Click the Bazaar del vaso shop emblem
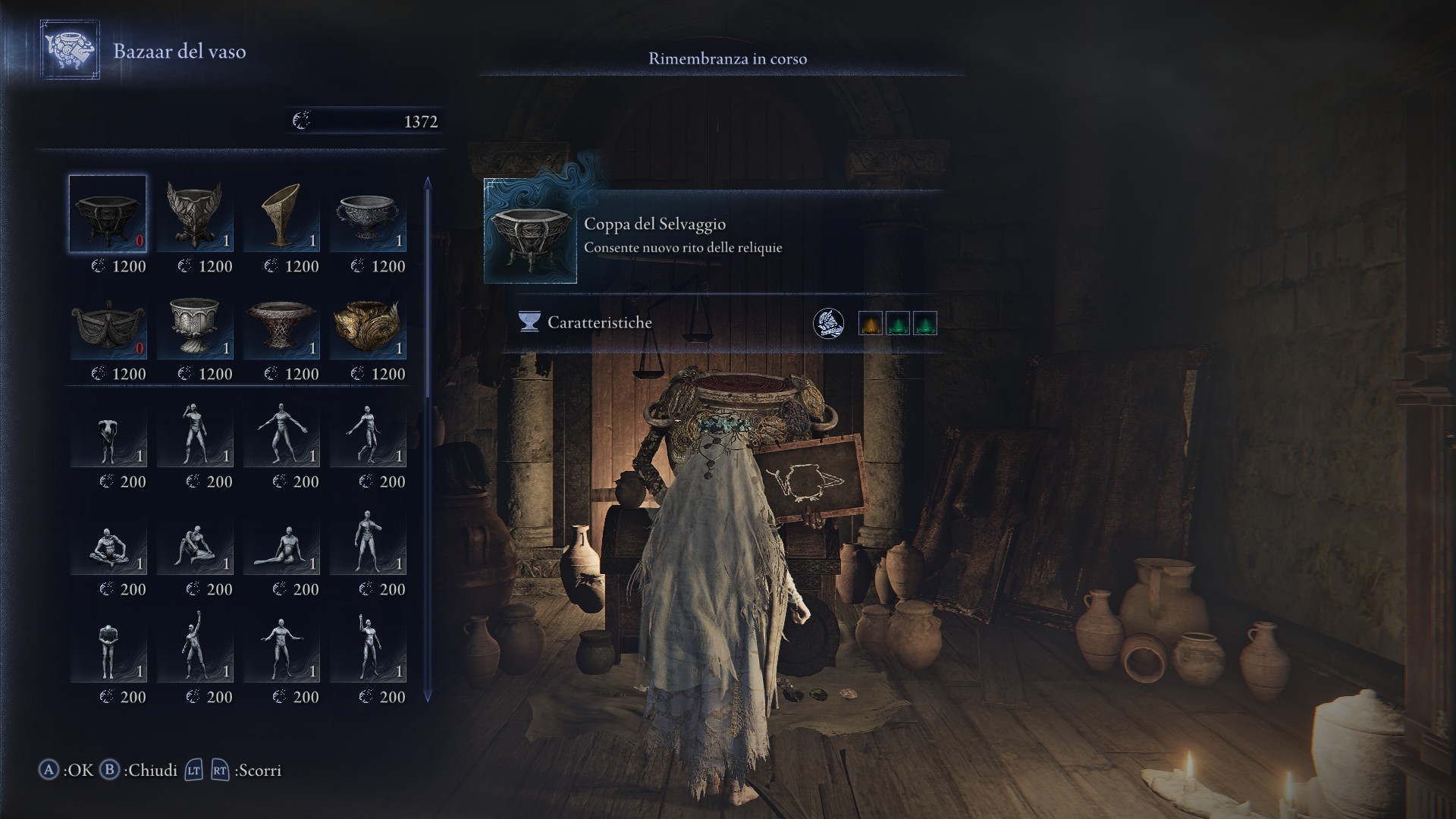 pyautogui.click(x=70, y=50)
